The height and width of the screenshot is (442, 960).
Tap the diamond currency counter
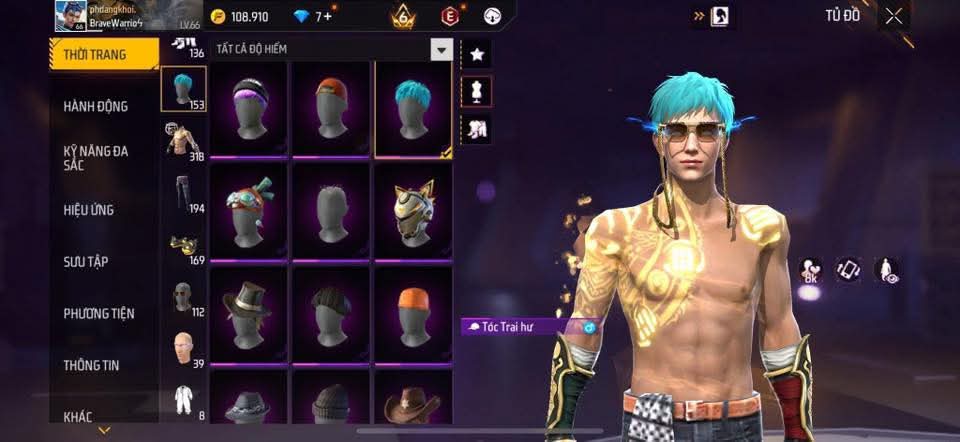click(314, 17)
